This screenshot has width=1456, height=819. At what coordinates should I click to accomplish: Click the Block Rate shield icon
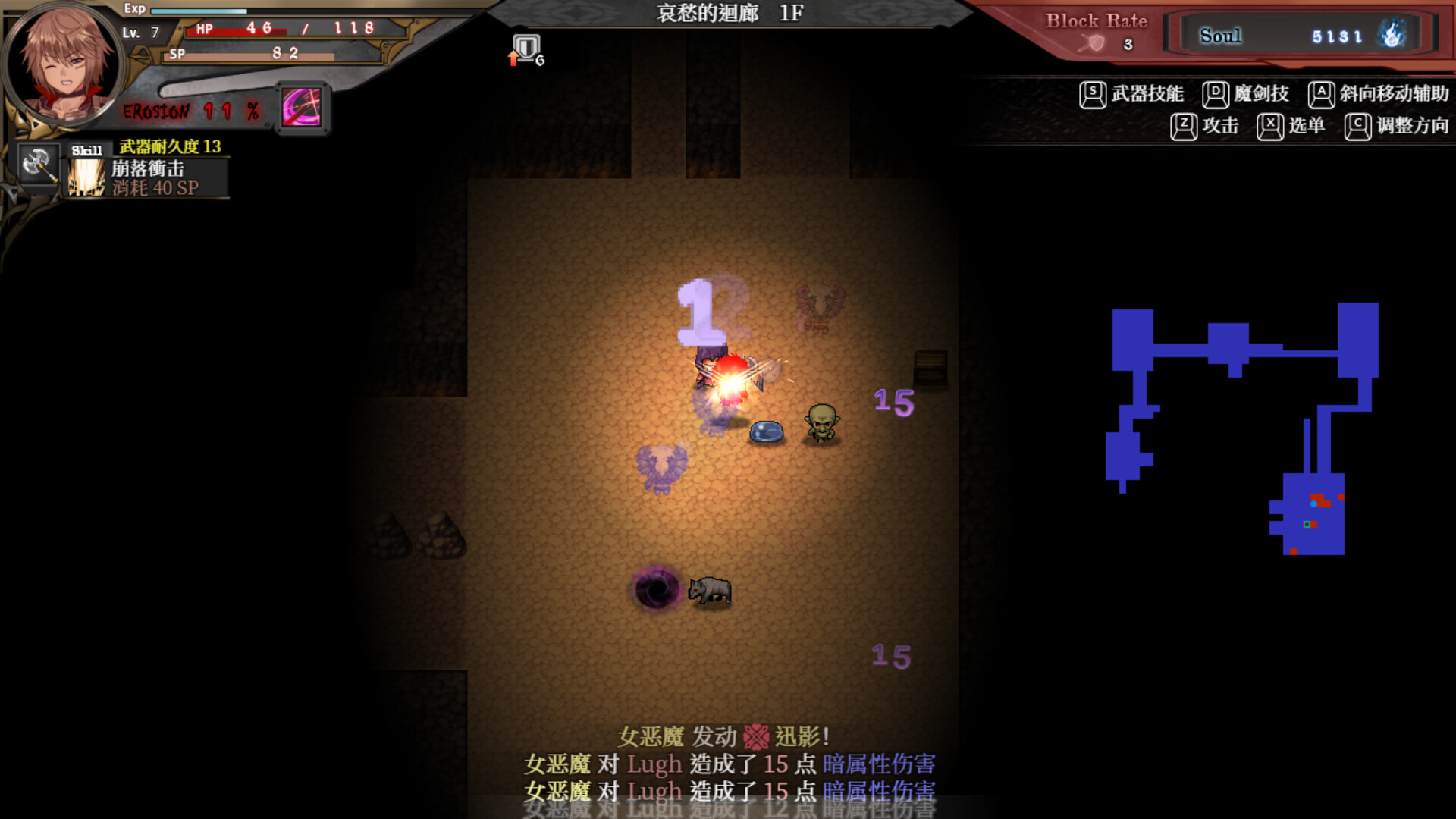[x=1092, y=43]
